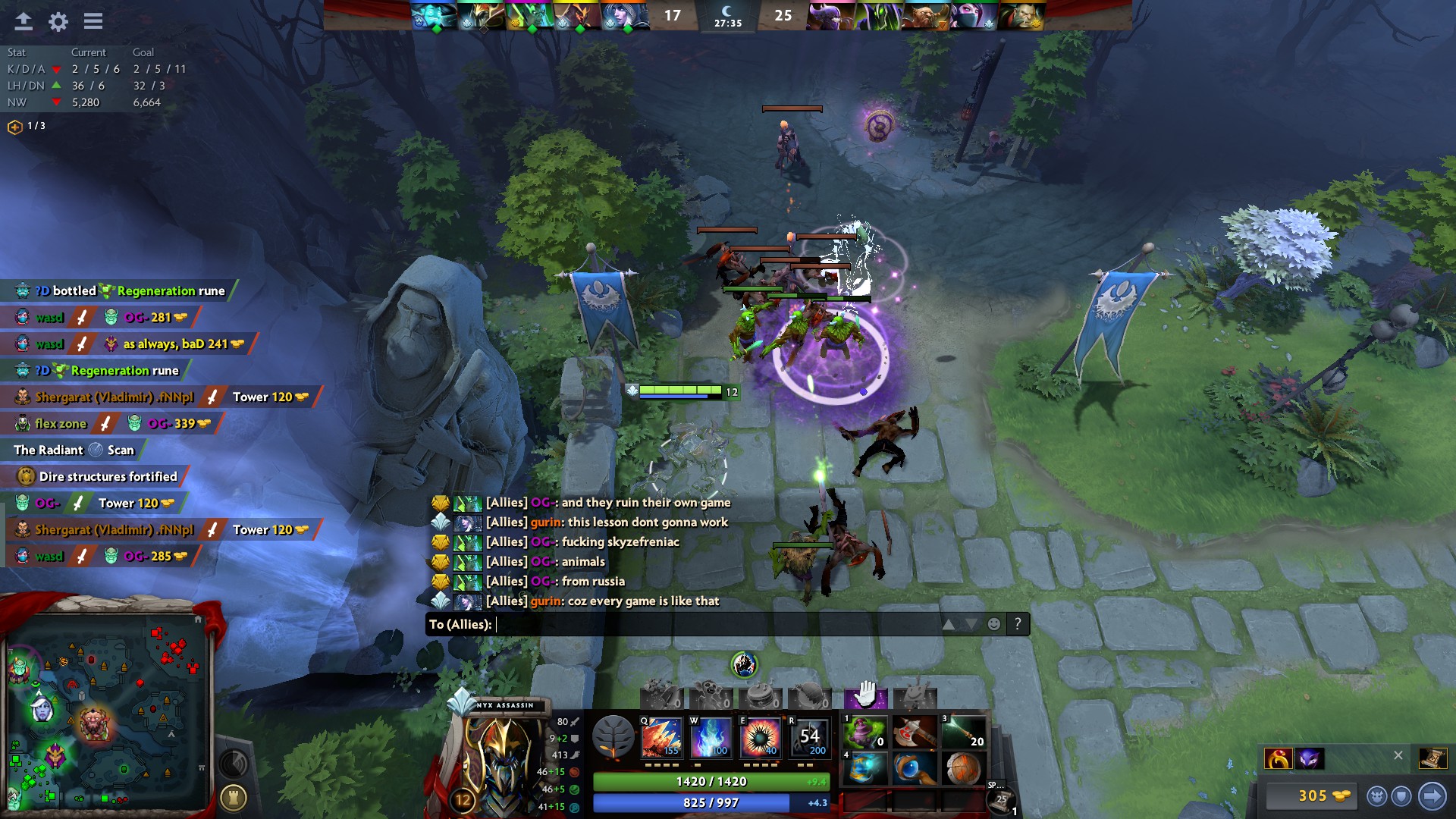The image size is (1456, 819).
Task: Activate the Vendetta ultimate icon
Action: (808, 738)
